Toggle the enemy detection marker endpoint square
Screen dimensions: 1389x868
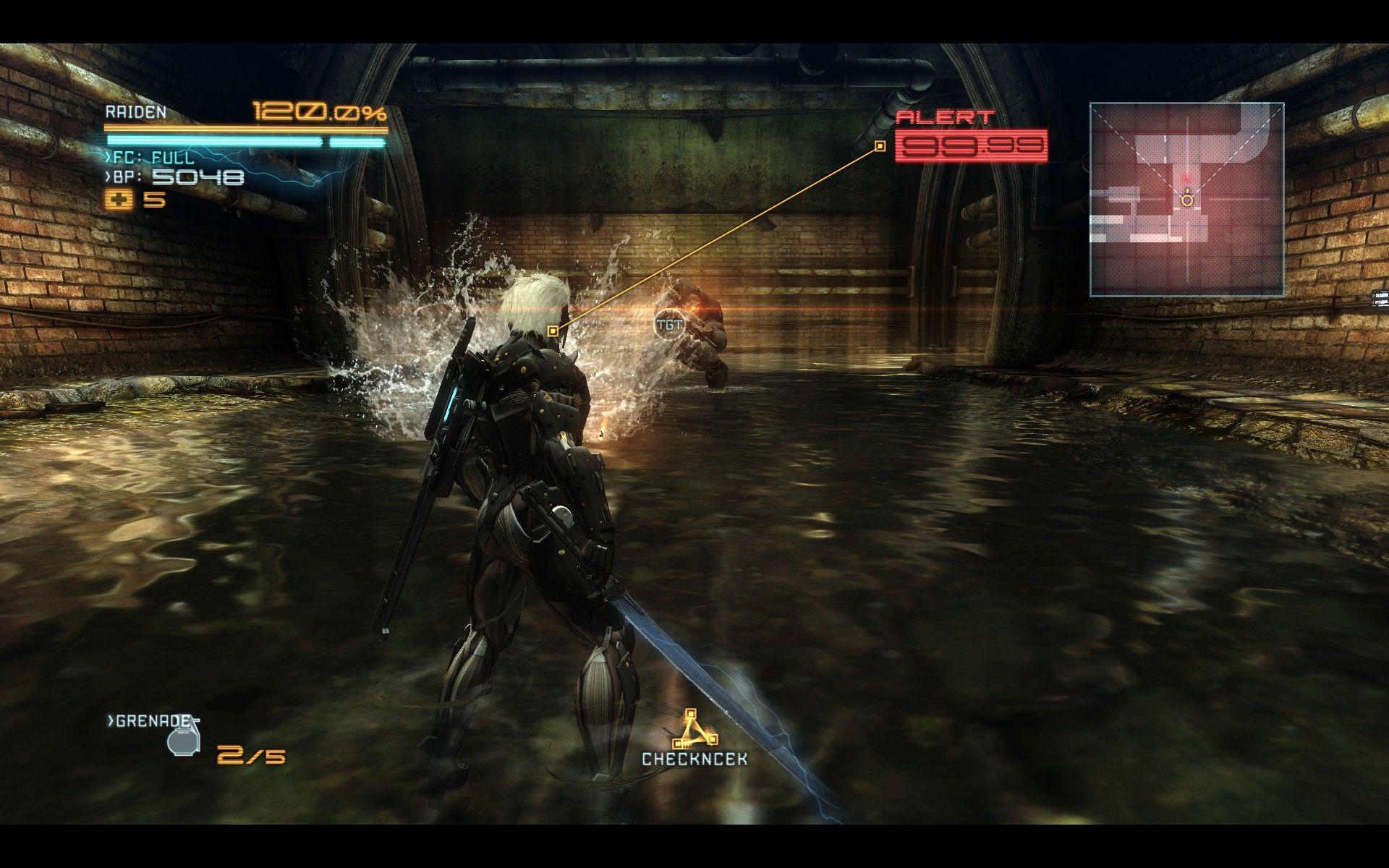click(x=880, y=145)
